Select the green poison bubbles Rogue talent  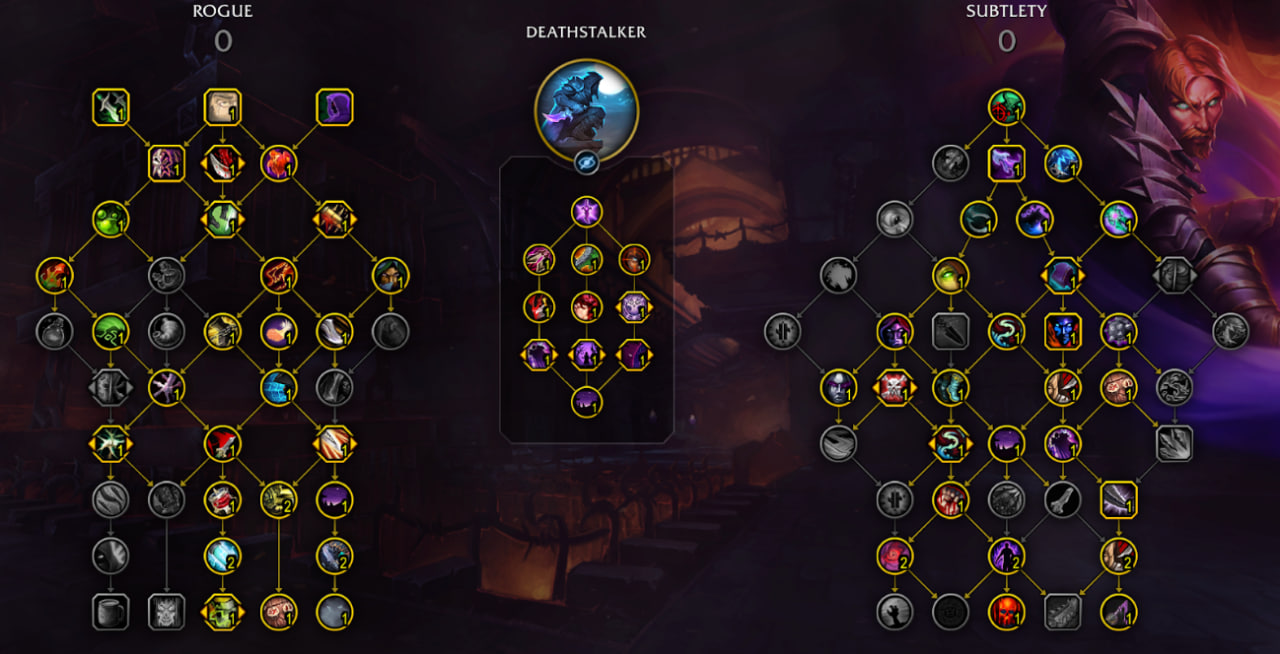110,219
